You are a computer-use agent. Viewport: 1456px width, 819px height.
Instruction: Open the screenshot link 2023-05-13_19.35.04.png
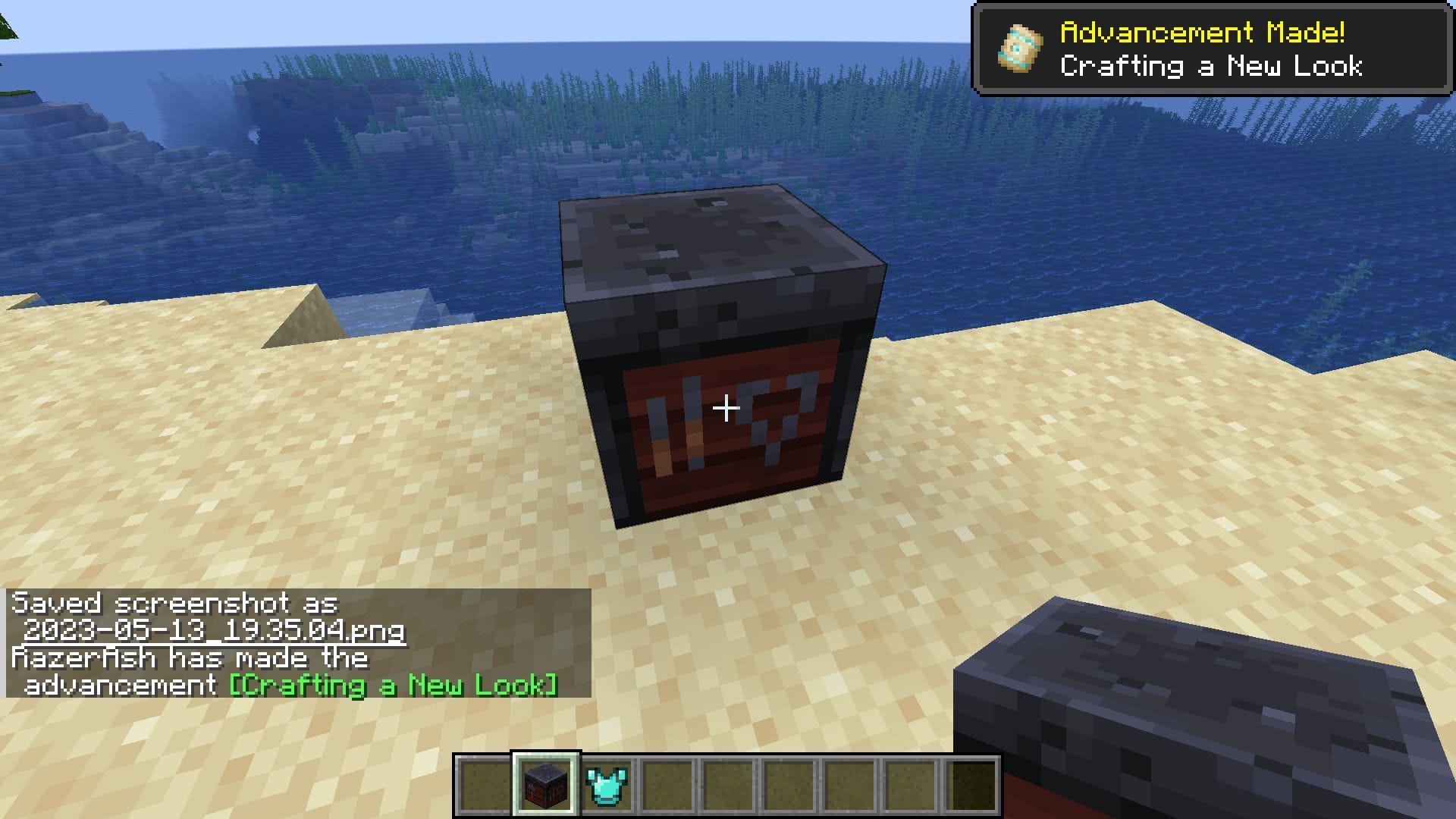(x=215, y=632)
